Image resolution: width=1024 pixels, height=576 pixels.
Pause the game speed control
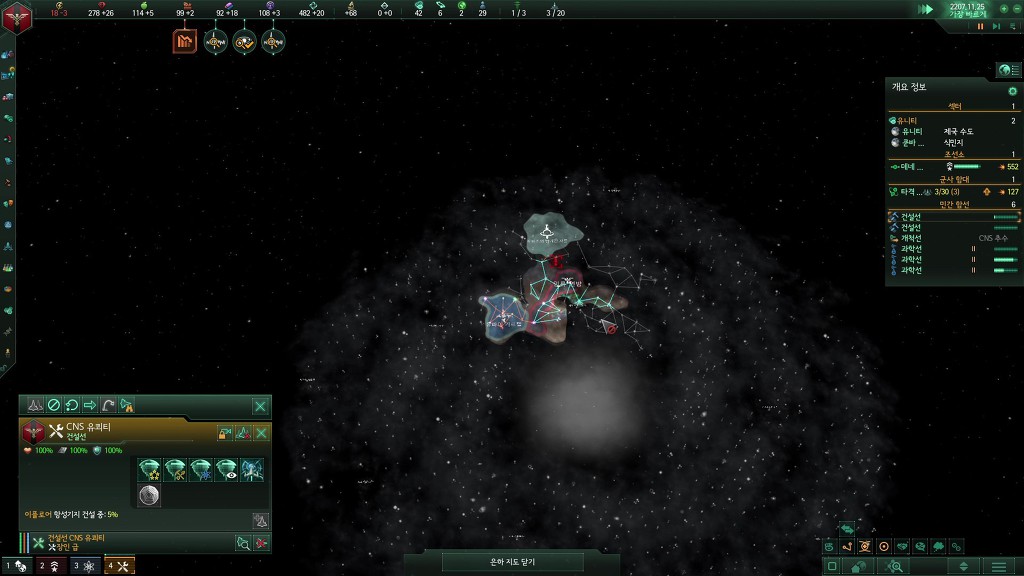(980, 26)
